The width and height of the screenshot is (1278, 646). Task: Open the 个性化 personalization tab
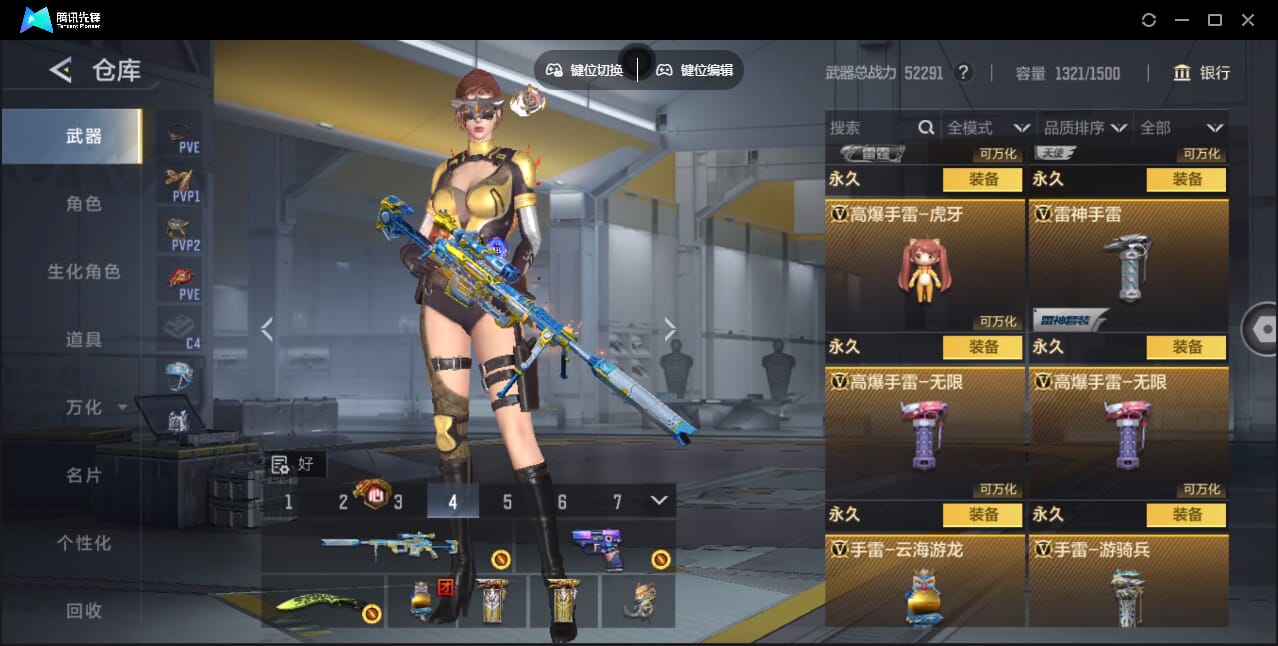point(84,543)
